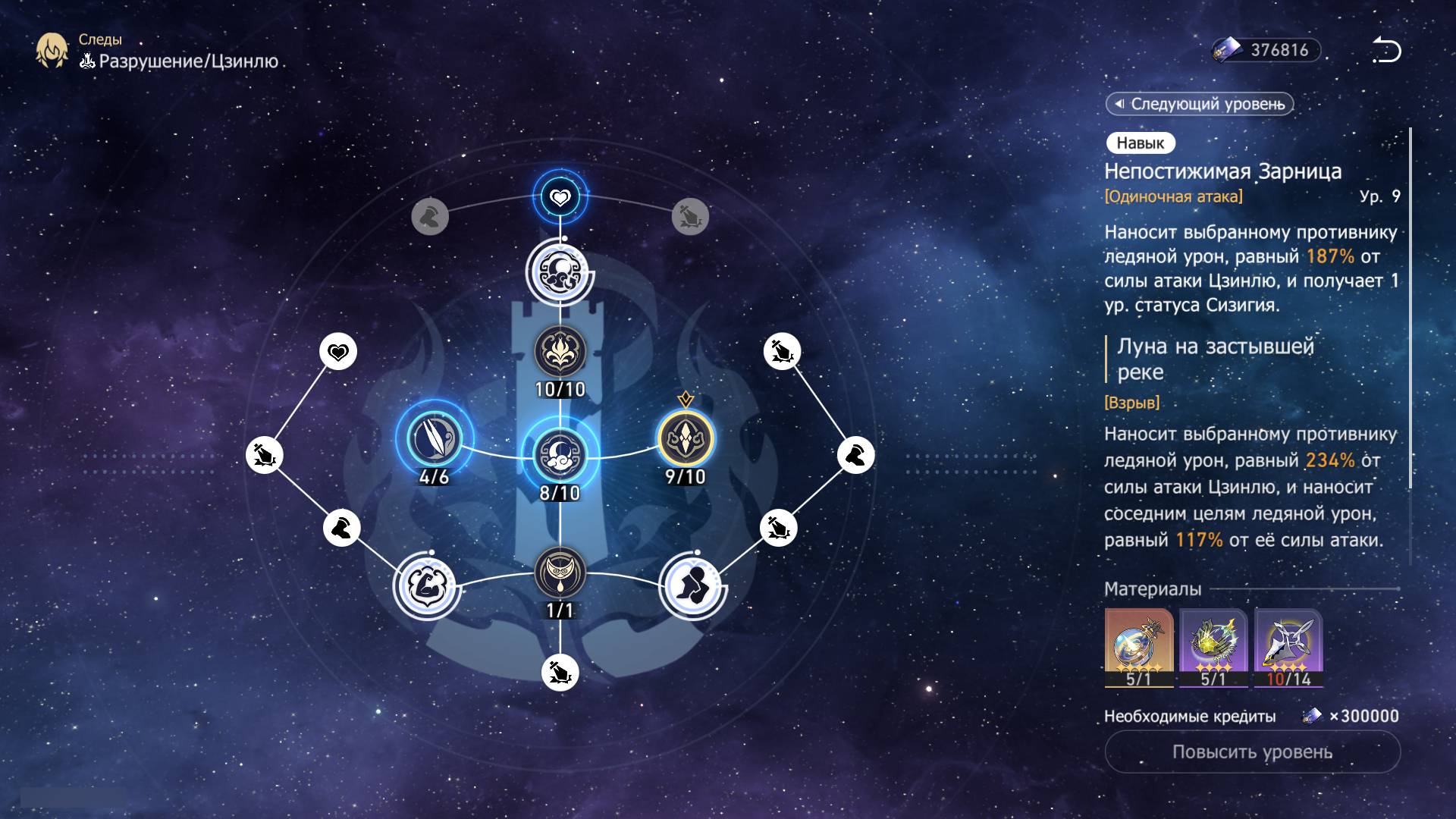This screenshot has width=1456, height=819.
Task: Select the glowing blue heart trace node
Action: (x=560, y=197)
